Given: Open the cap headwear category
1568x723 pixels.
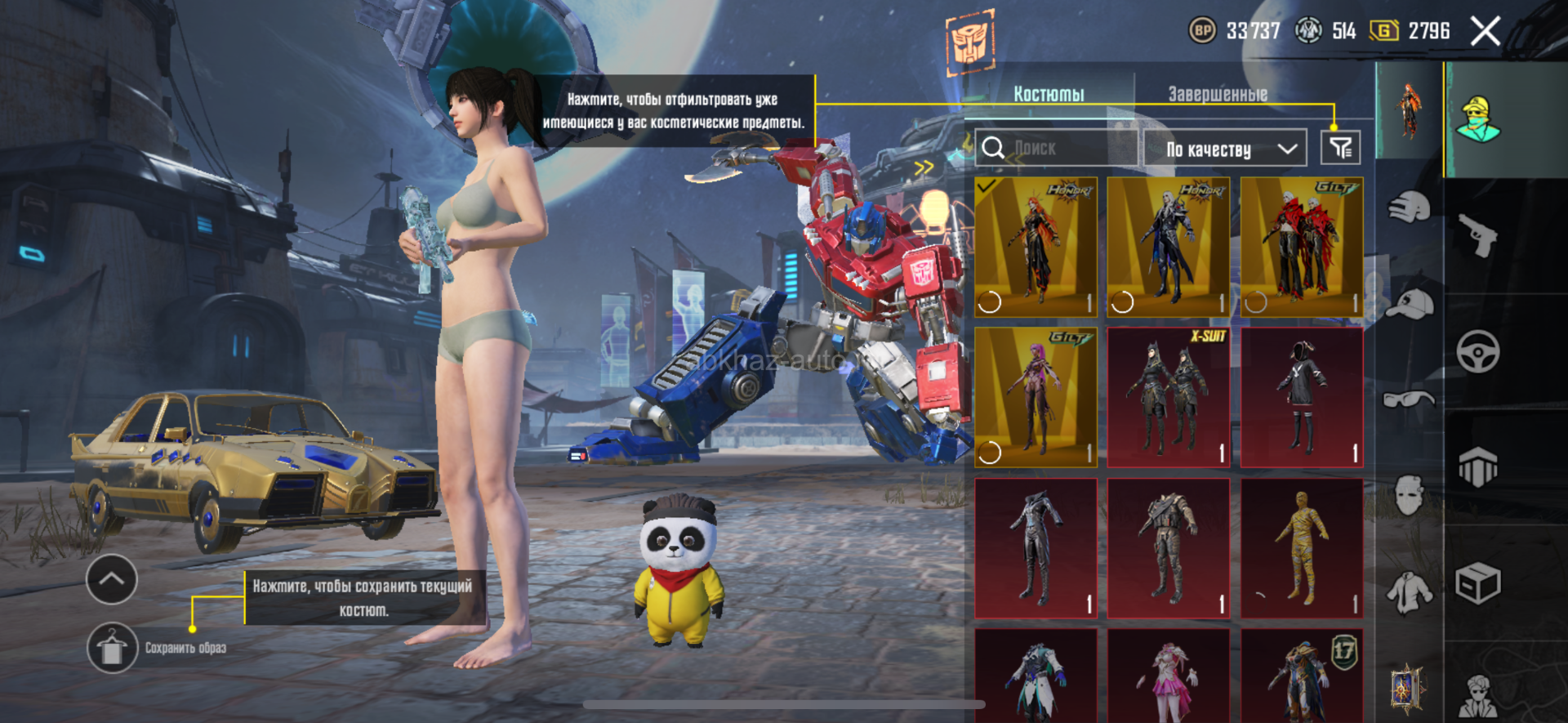Looking at the screenshot, I should 1410,304.
